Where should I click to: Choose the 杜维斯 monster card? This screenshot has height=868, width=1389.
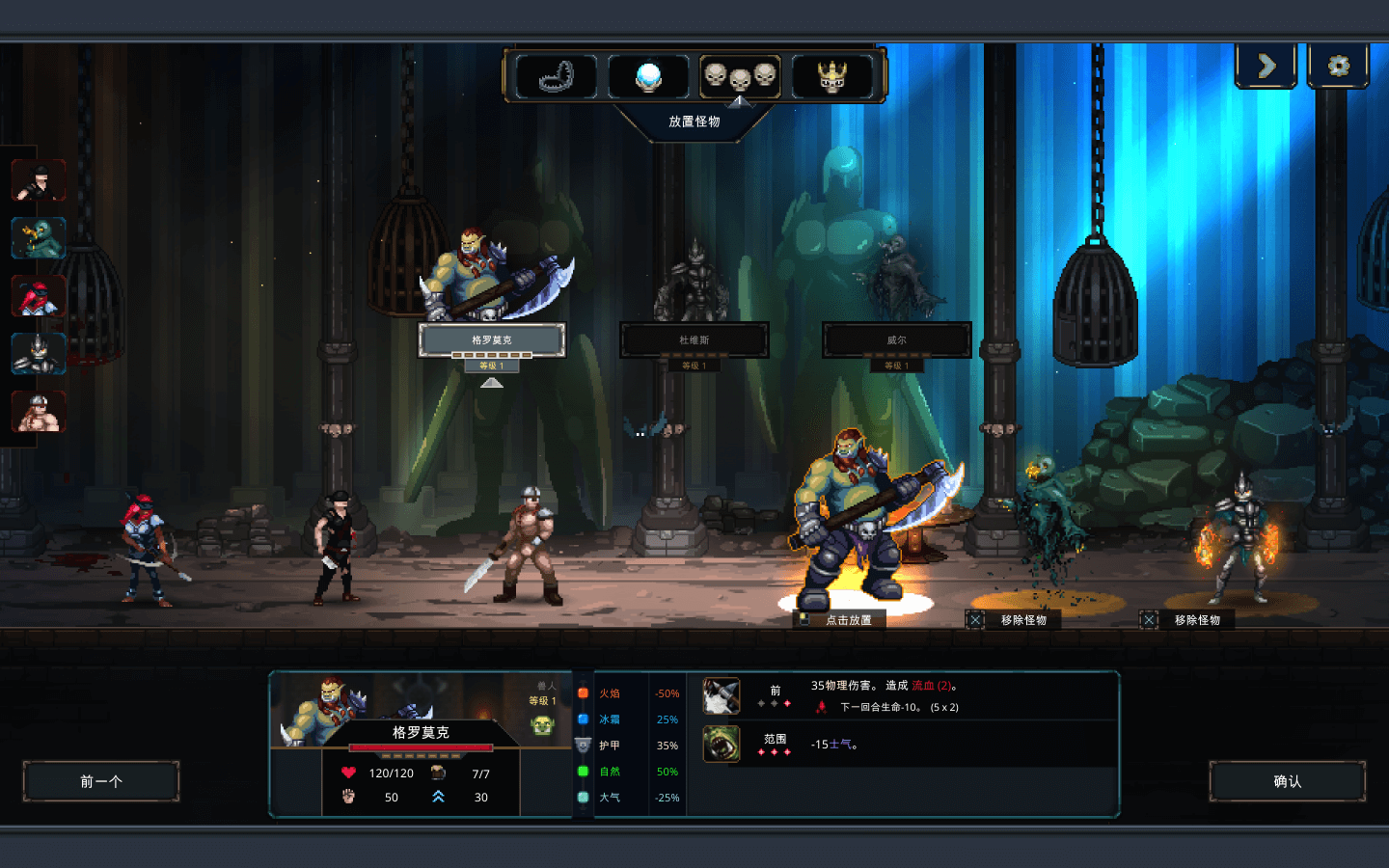click(x=694, y=339)
